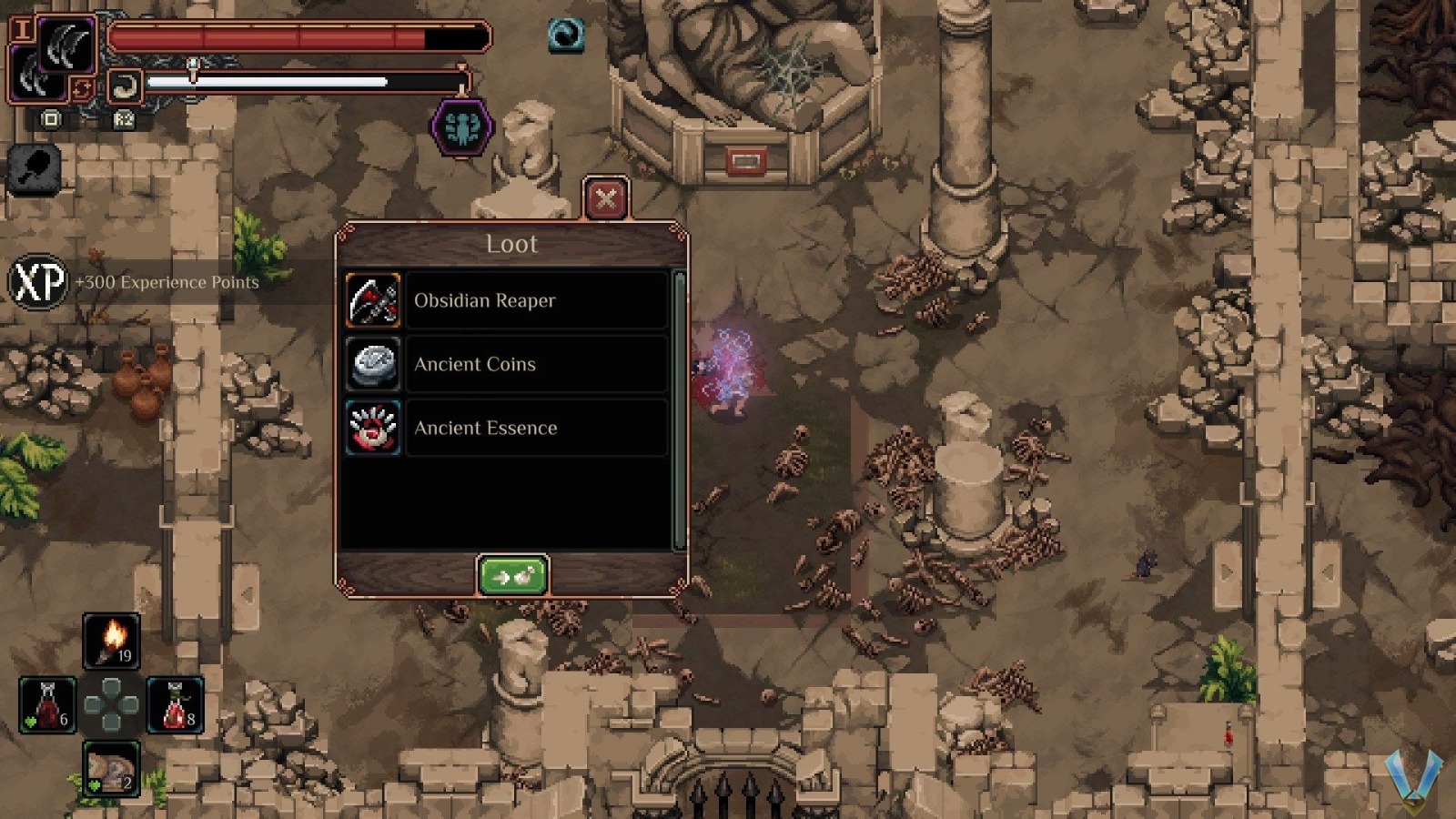Click the Loot list scrollbar
The width and height of the screenshot is (1456, 819).
point(679,409)
